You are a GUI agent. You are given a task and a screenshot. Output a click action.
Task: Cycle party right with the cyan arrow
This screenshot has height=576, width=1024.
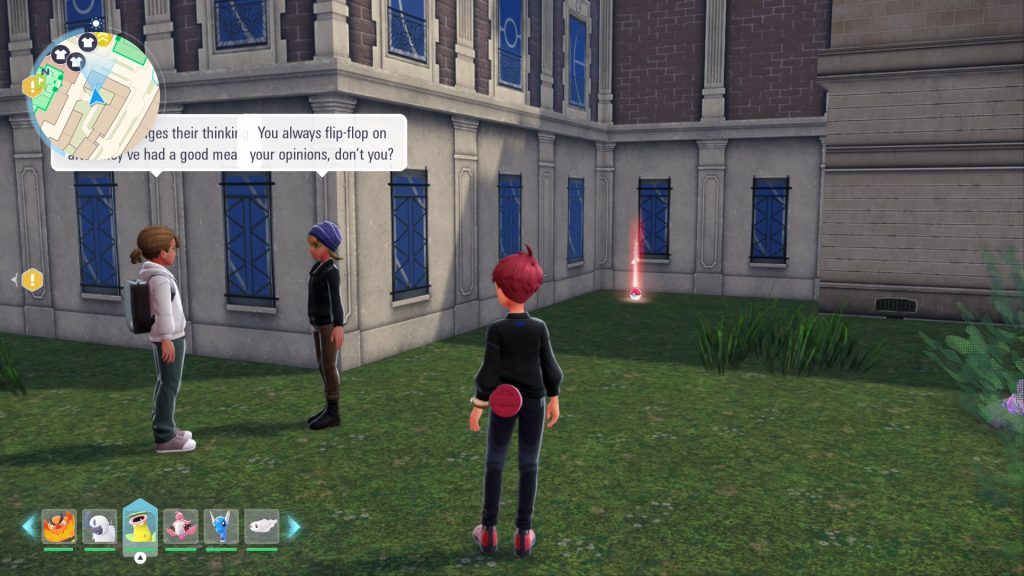click(x=293, y=526)
